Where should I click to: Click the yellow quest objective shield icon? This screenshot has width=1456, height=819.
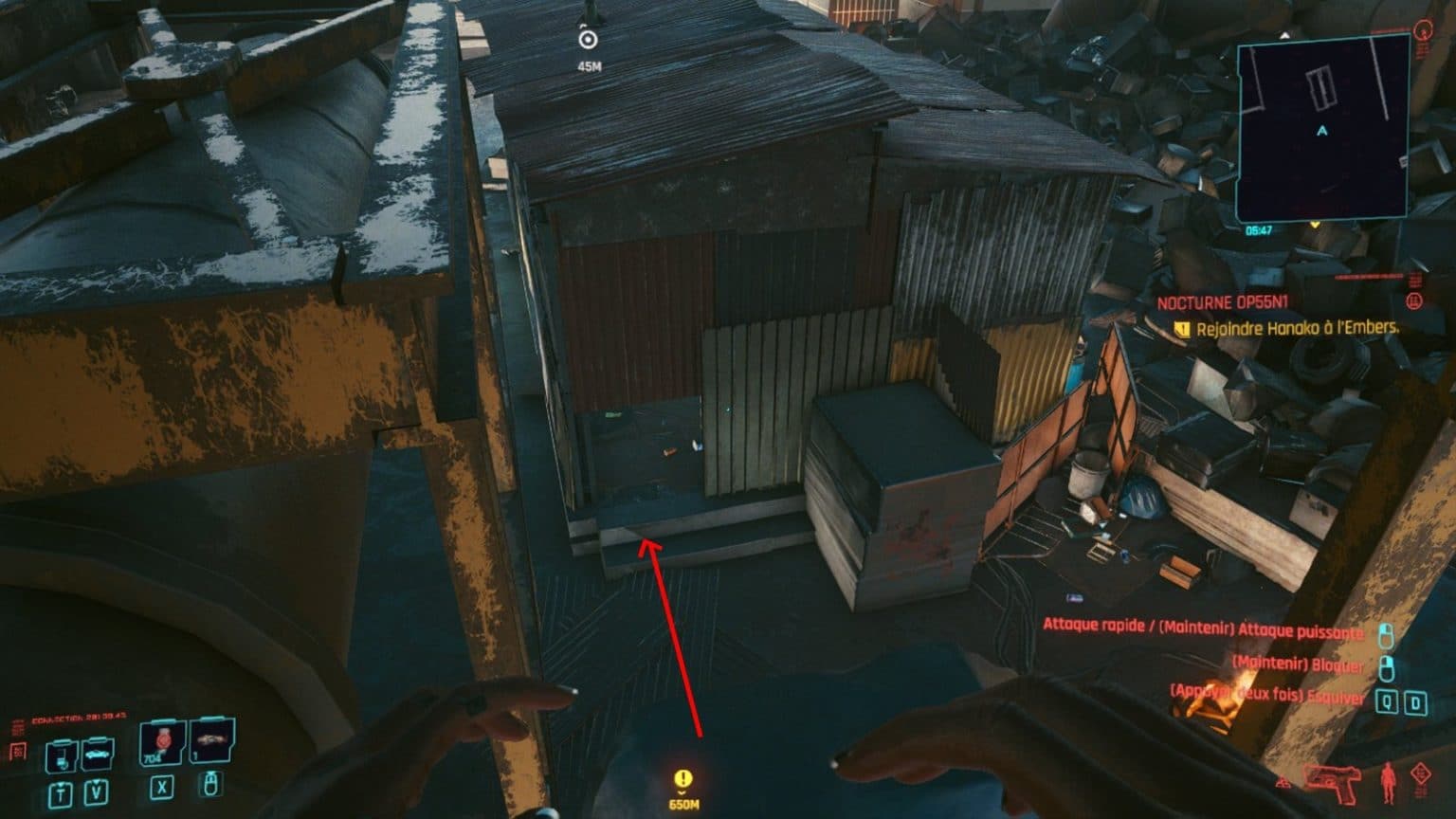point(1181,327)
